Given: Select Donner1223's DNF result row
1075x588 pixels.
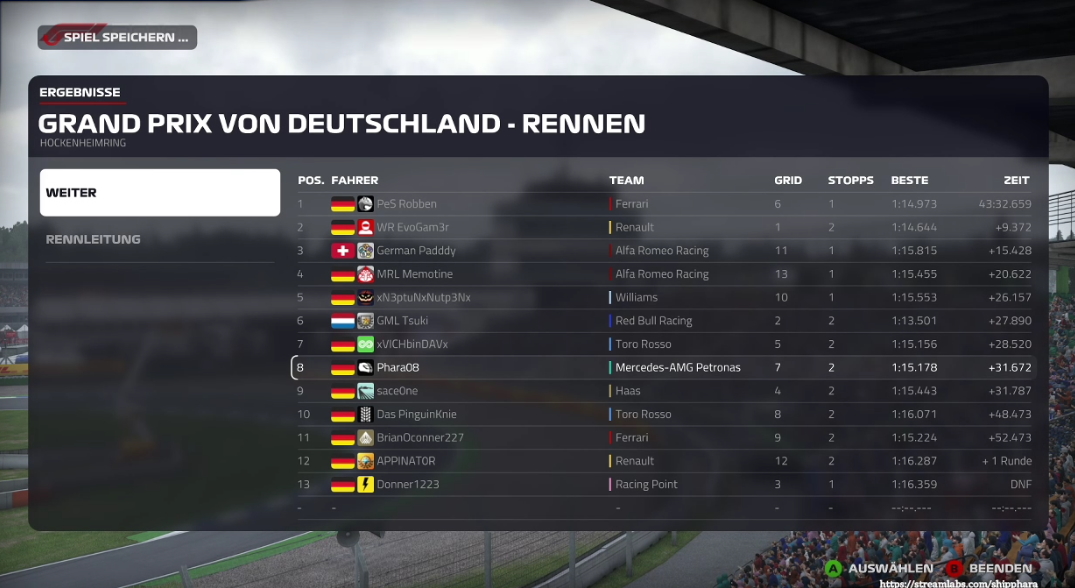Looking at the screenshot, I should (x=665, y=484).
